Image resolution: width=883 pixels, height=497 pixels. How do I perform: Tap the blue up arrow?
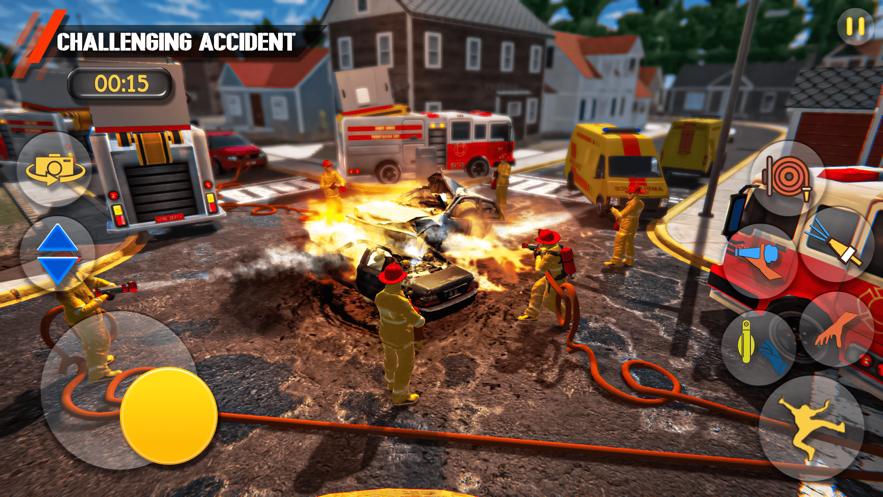(x=58, y=239)
